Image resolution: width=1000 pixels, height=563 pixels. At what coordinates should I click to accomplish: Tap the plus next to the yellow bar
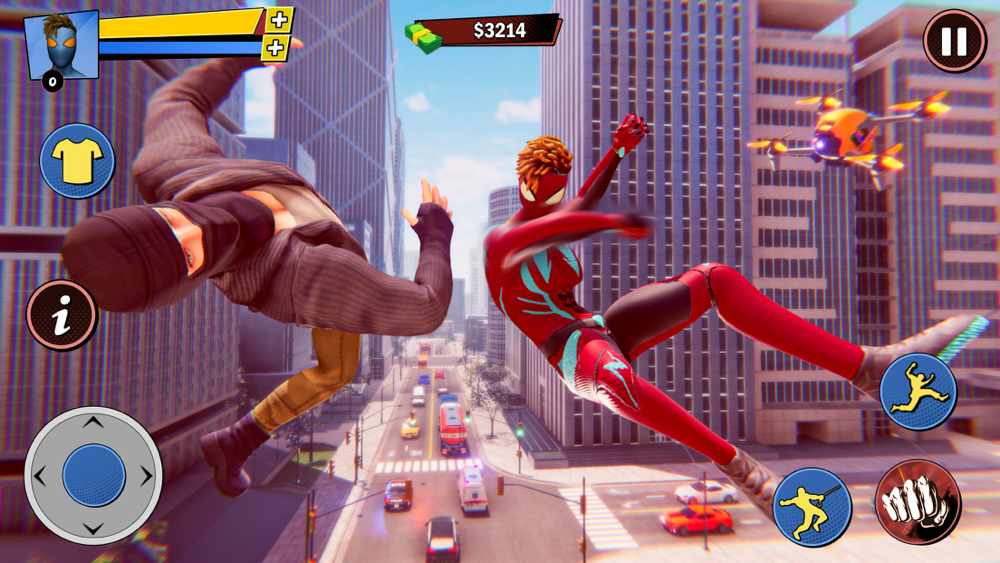(280, 20)
